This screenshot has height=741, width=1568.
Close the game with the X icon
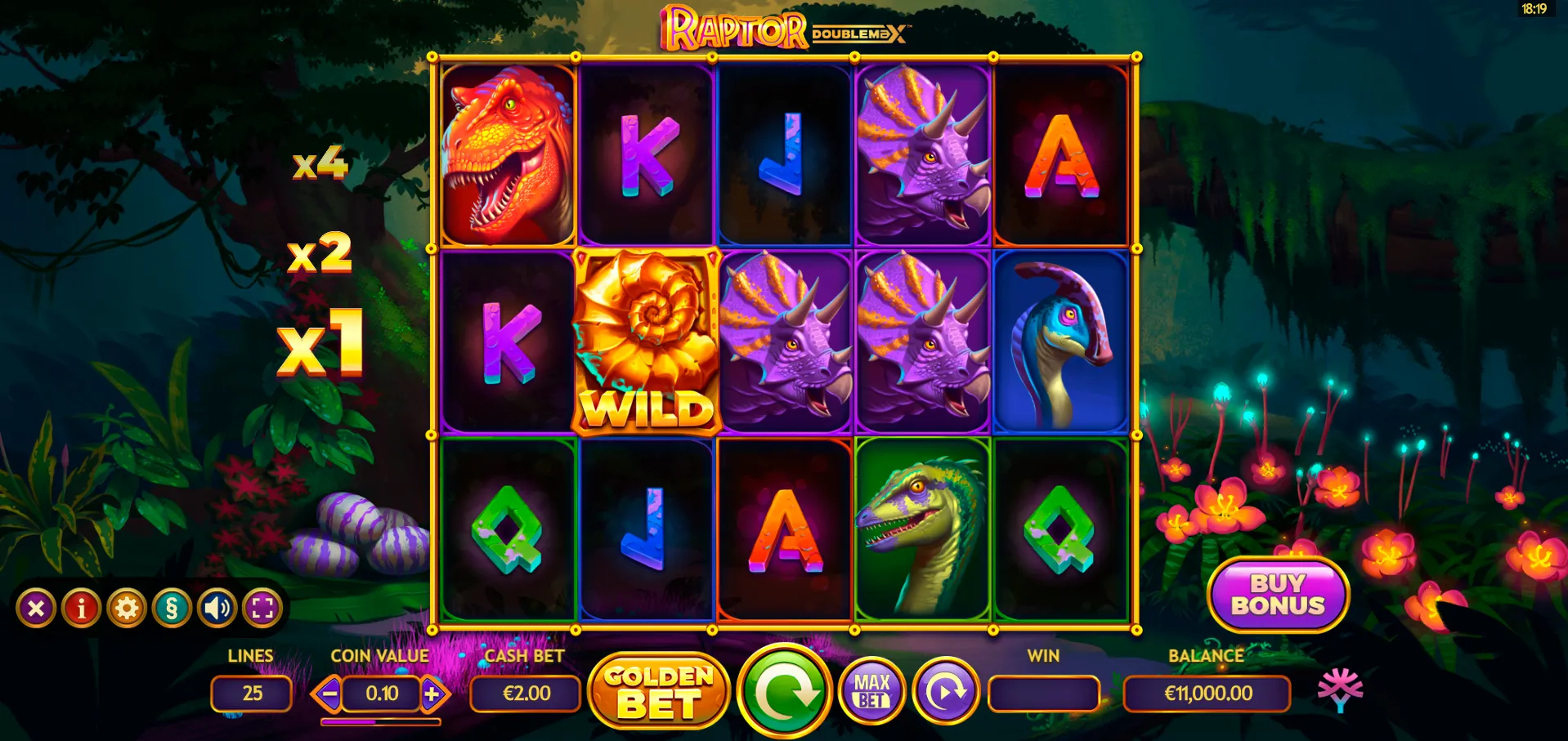tap(36, 608)
